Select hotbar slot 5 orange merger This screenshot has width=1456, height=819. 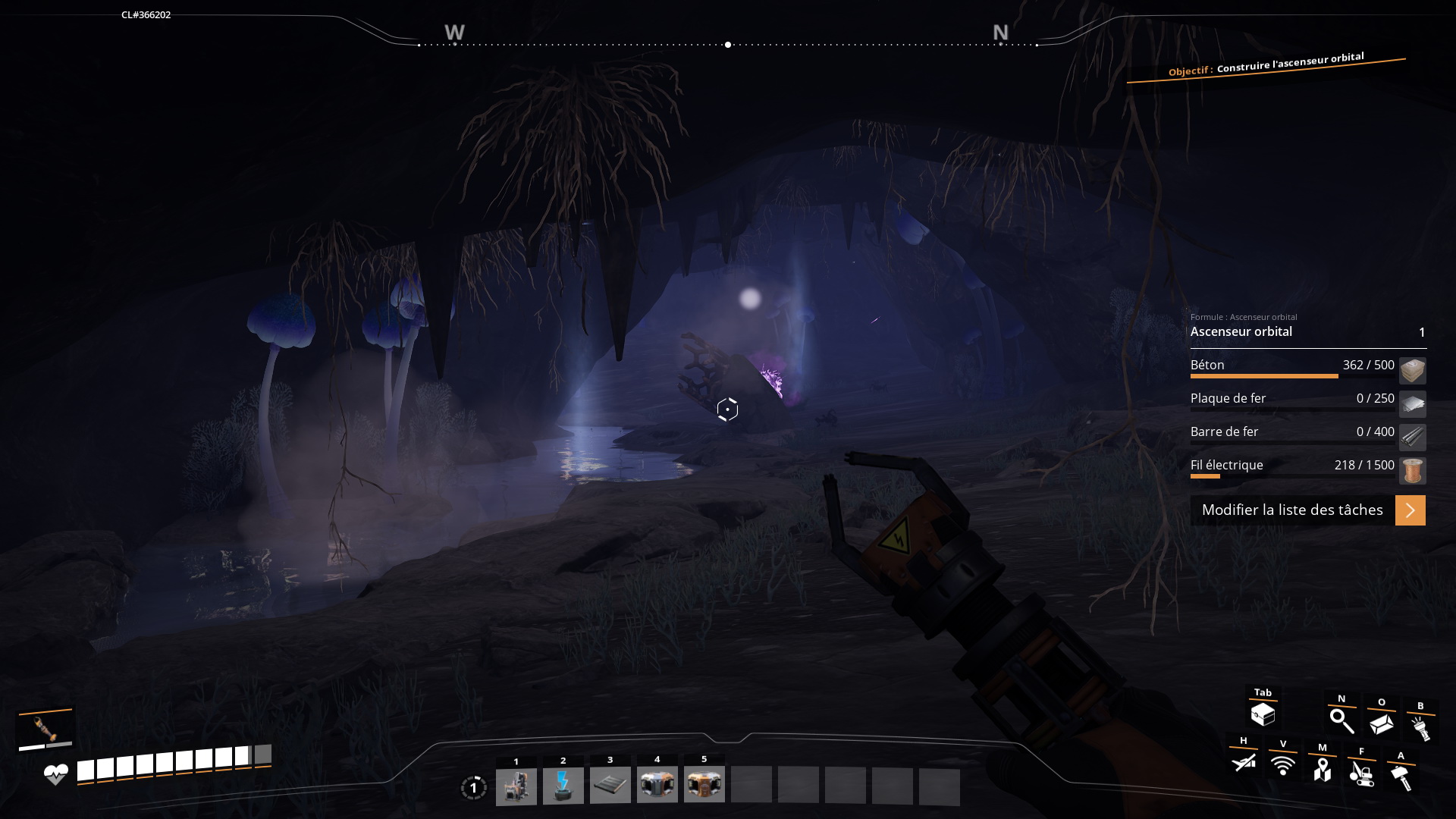[x=704, y=786]
